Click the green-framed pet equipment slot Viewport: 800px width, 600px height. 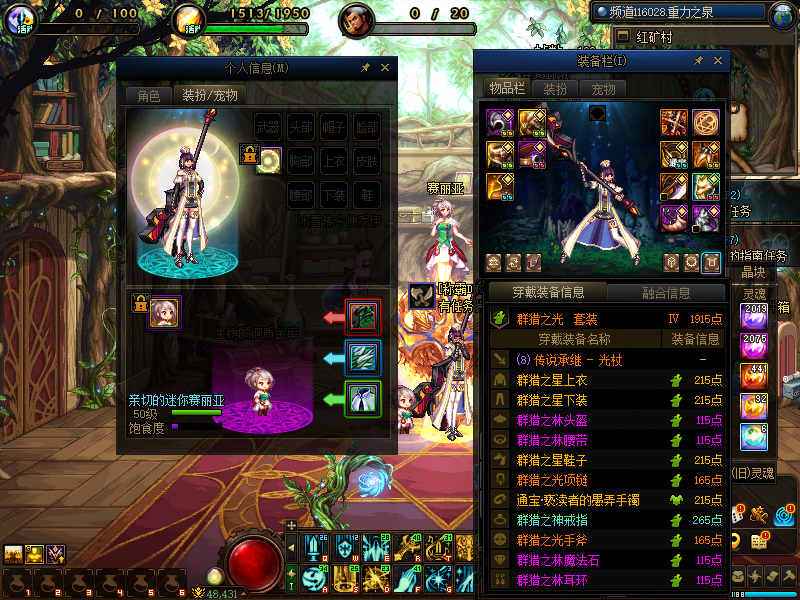pos(362,399)
